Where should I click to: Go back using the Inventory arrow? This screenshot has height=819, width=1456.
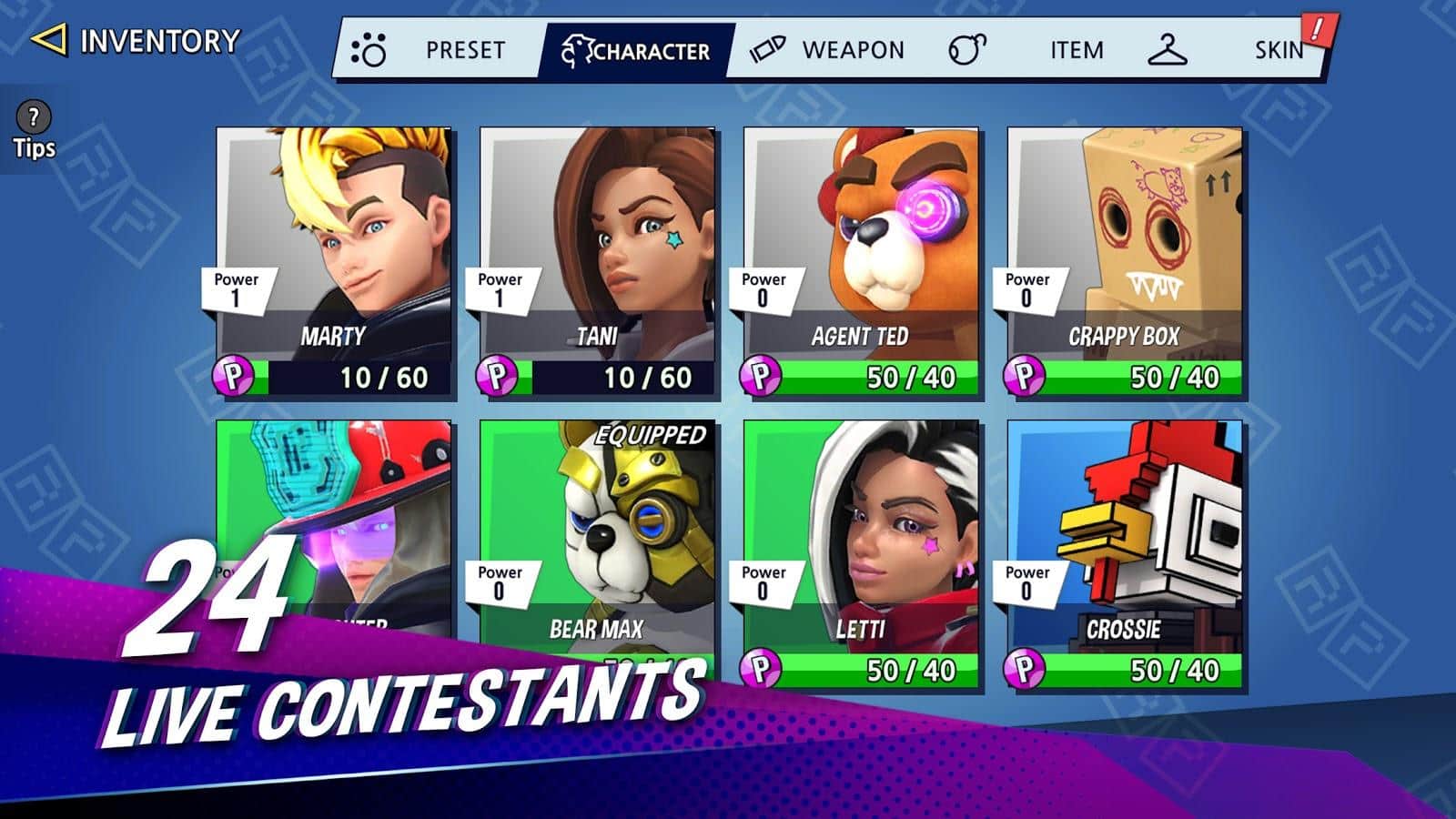(49, 40)
